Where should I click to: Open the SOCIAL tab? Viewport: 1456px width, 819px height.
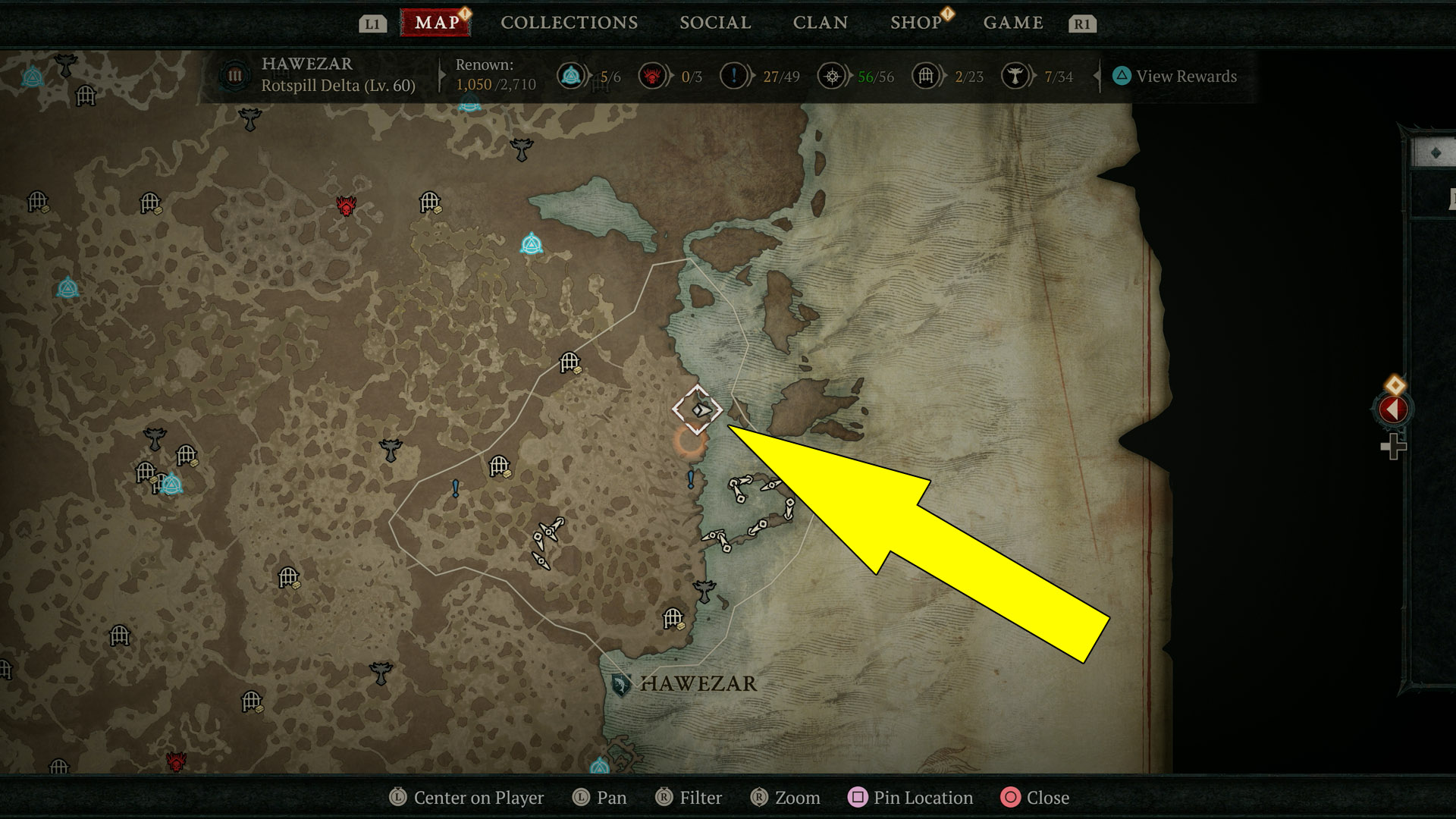(x=714, y=22)
